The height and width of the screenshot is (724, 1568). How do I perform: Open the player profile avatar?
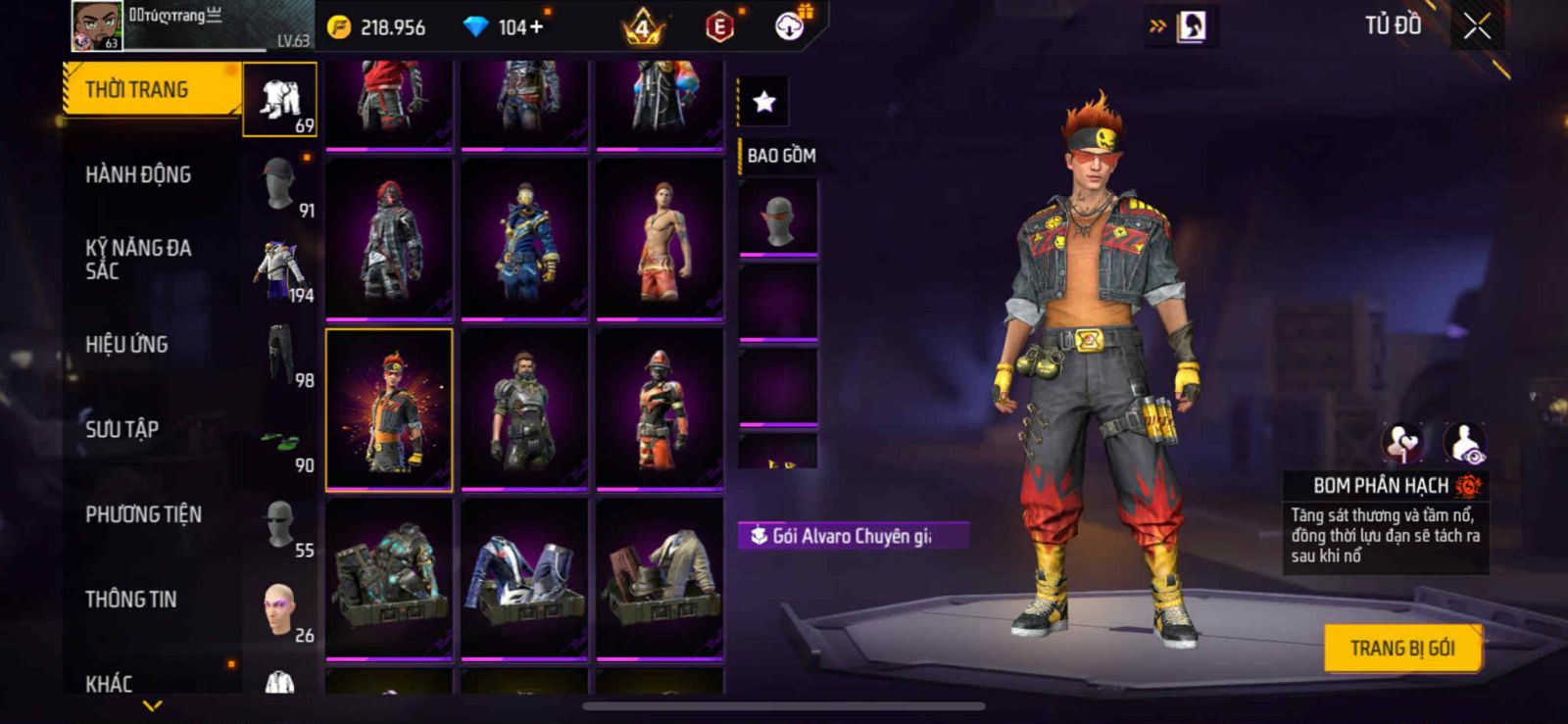(x=96, y=25)
